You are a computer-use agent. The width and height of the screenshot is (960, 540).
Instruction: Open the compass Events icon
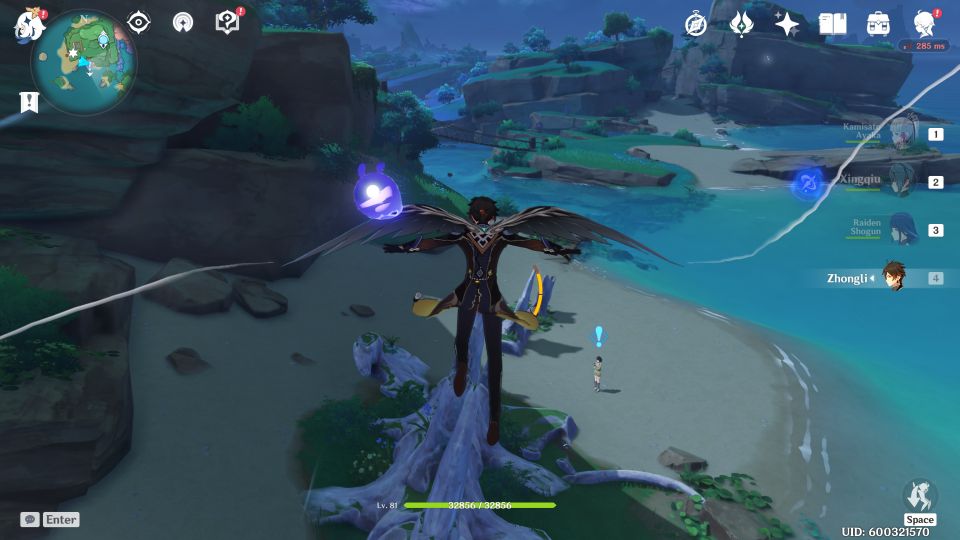tap(695, 24)
